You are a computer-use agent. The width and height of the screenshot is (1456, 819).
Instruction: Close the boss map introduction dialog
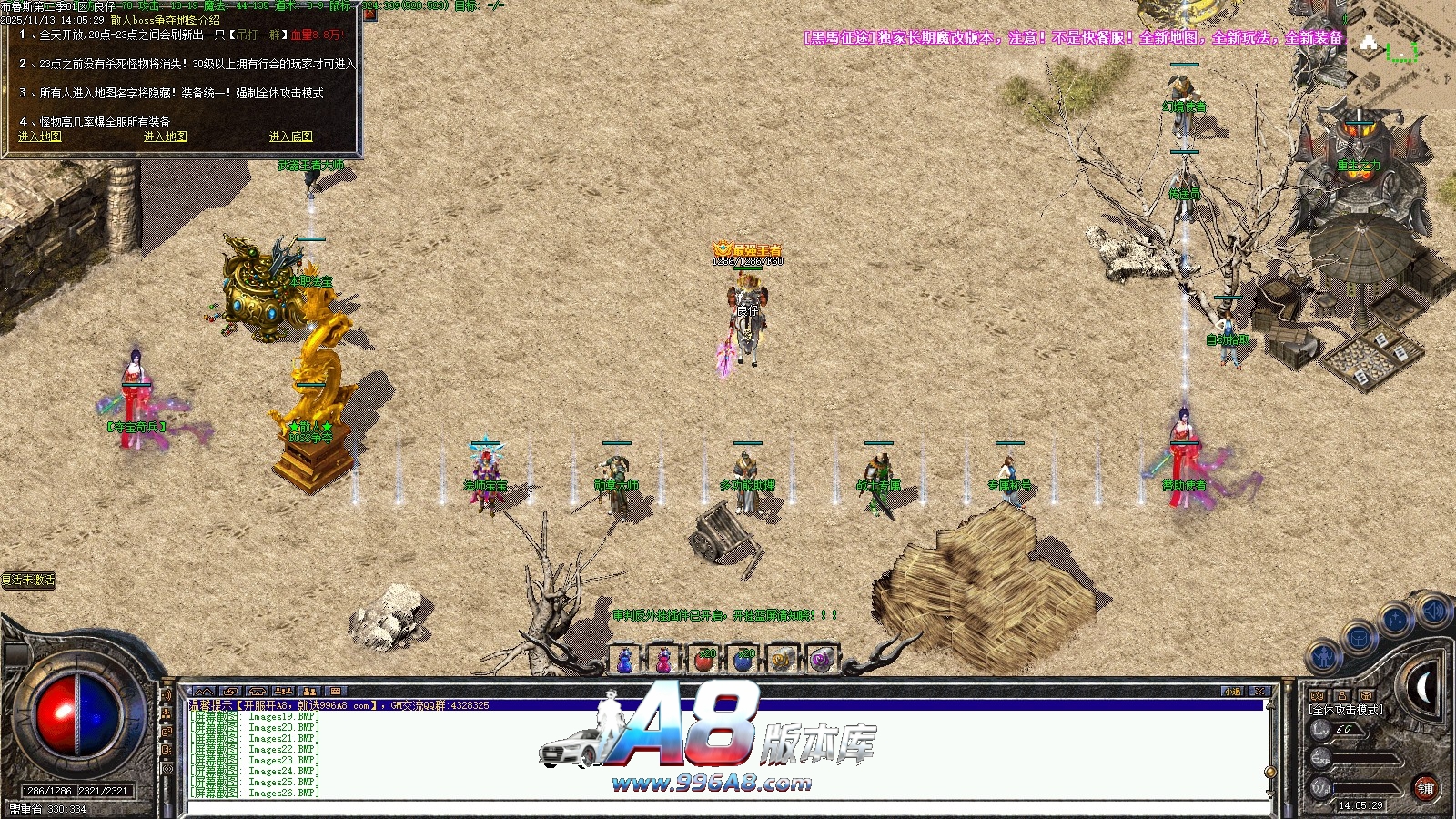(369, 15)
